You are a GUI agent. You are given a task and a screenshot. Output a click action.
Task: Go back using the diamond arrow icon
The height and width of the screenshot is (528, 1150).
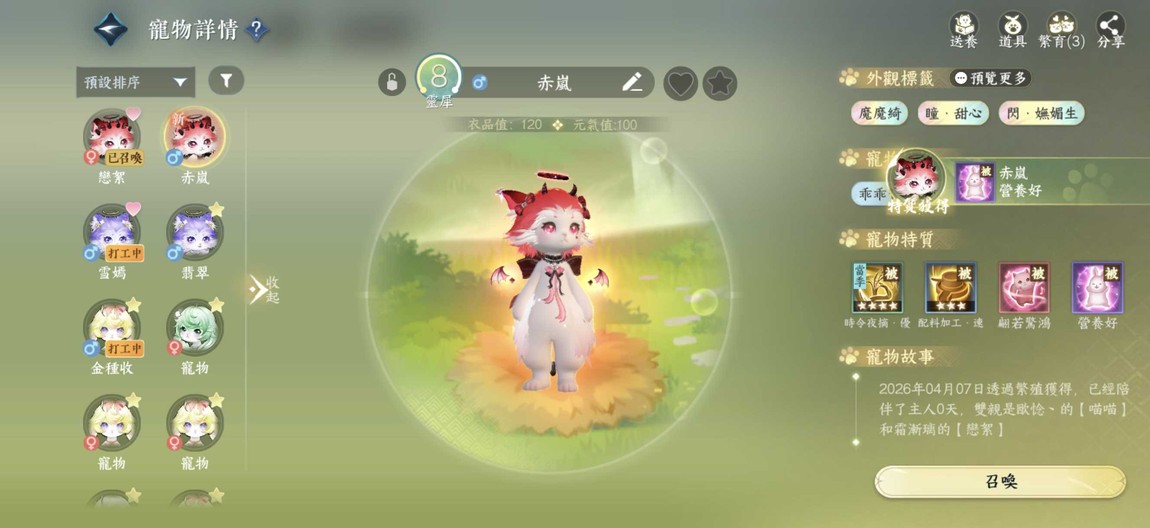(111, 29)
